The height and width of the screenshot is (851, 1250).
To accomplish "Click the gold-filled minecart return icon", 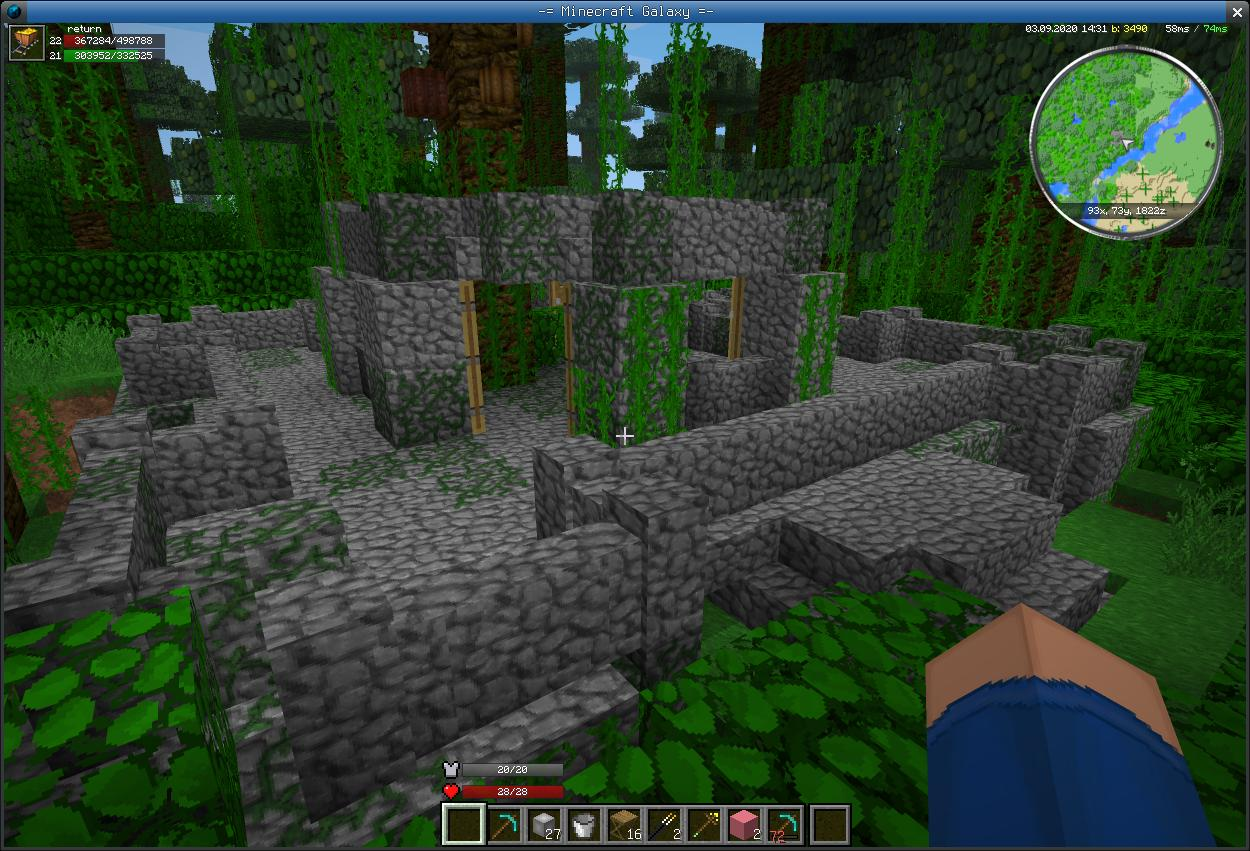I will pos(25,42).
